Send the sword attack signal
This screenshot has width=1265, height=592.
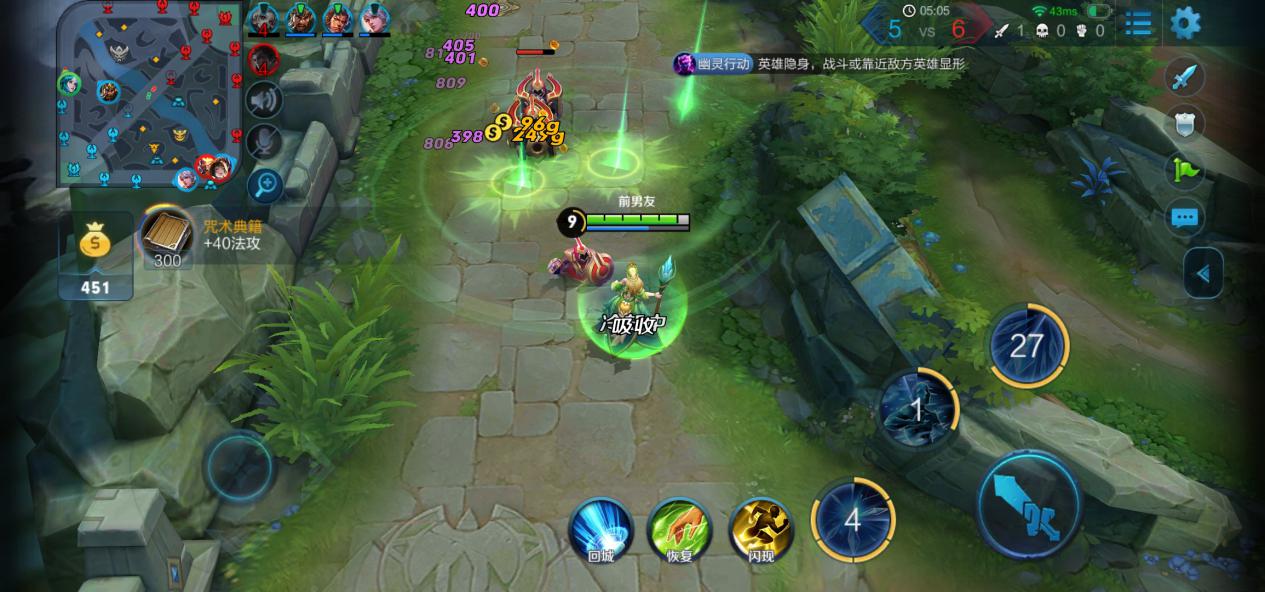[x=1185, y=78]
